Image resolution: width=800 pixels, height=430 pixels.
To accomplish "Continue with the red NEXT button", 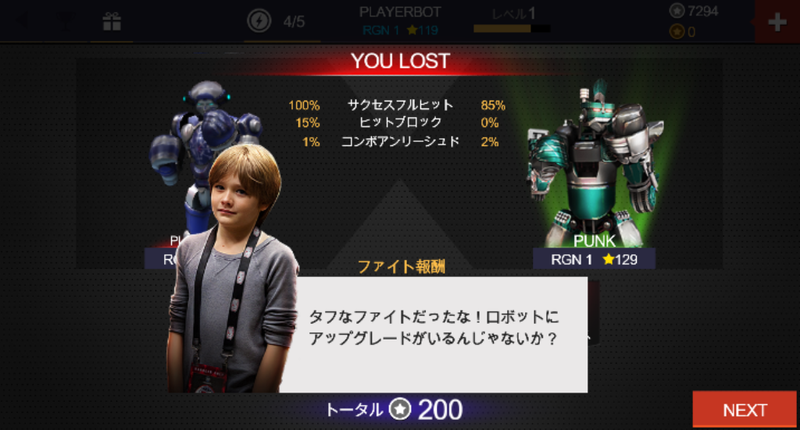I will click(x=745, y=409).
